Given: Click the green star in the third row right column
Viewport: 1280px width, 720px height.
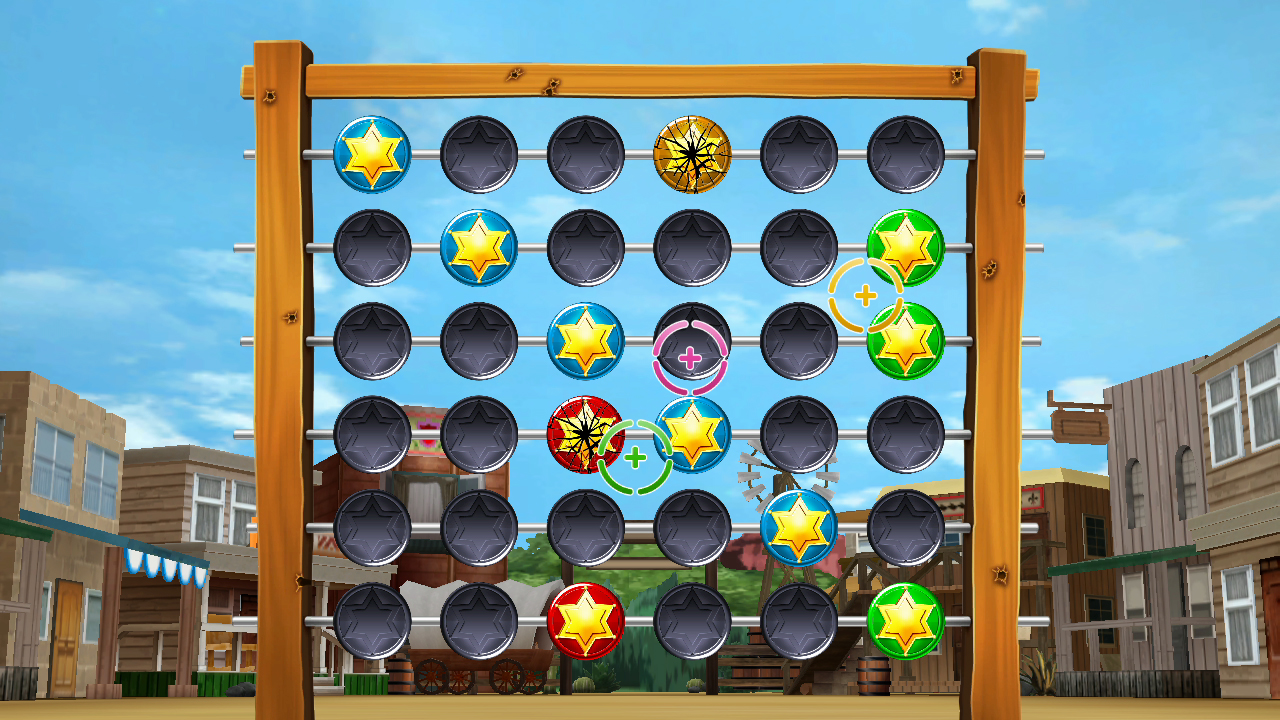Looking at the screenshot, I should click(908, 340).
